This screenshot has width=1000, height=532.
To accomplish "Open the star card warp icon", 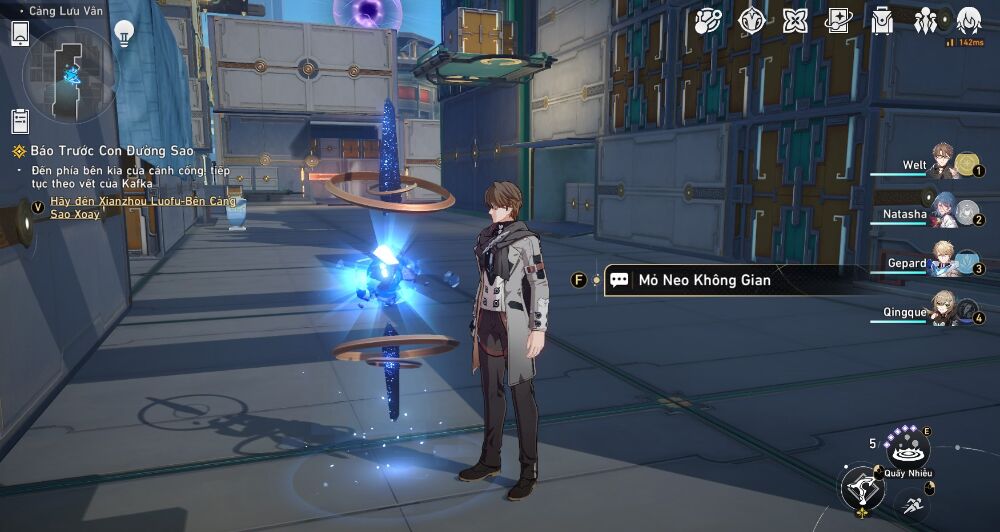I will point(838,21).
